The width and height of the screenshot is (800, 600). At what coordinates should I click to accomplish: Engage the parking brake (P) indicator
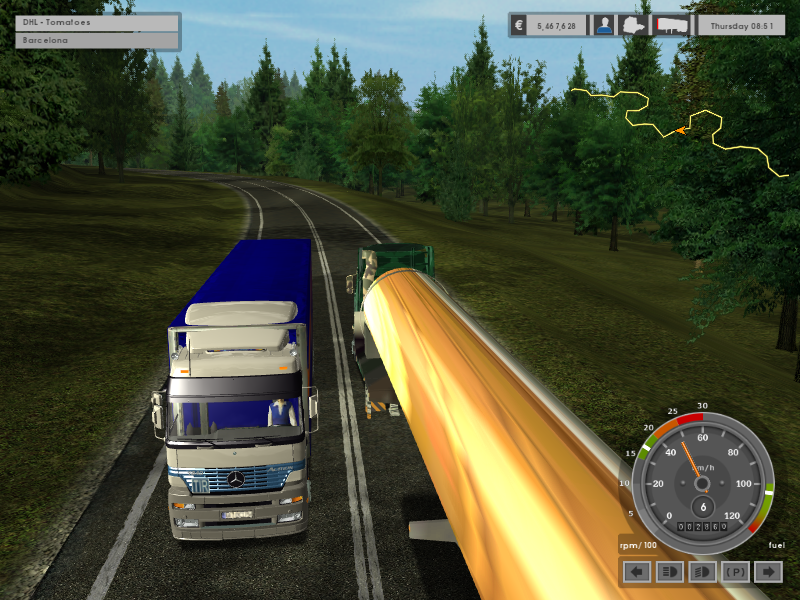pyautogui.click(x=735, y=571)
